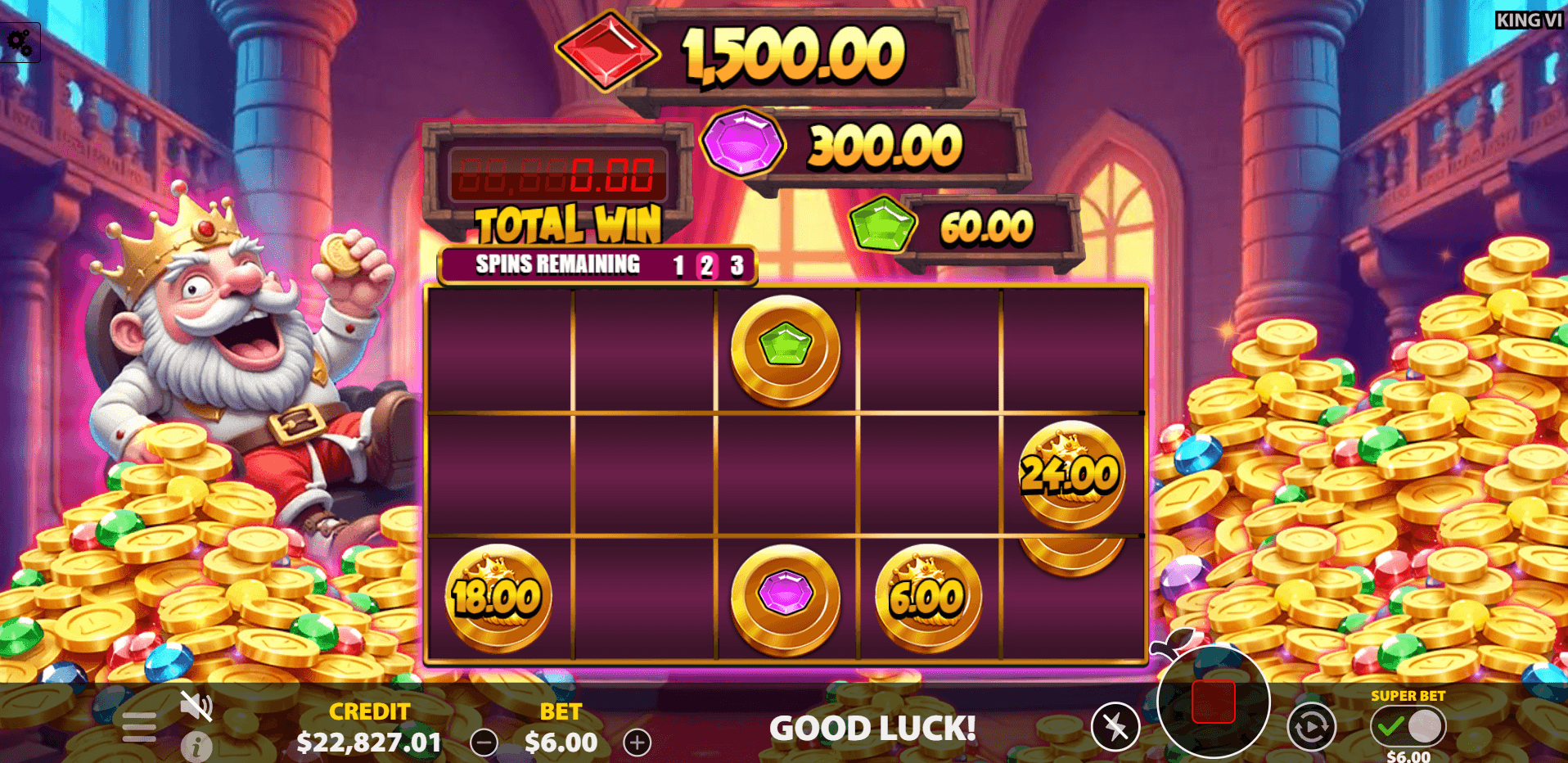
Task: Click spins remaining indicator 2
Action: point(705,264)
